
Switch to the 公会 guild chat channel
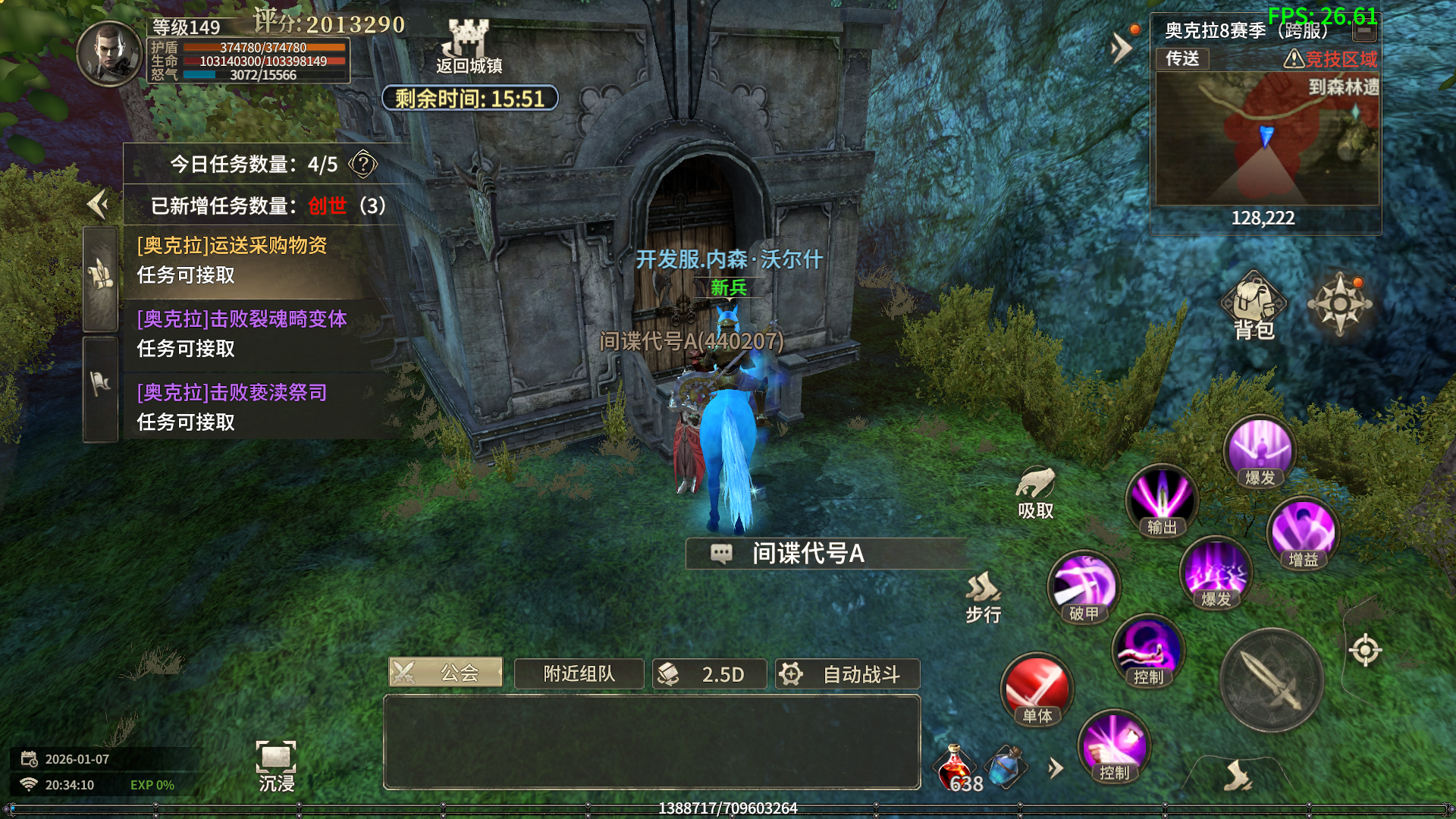point(446,673)
